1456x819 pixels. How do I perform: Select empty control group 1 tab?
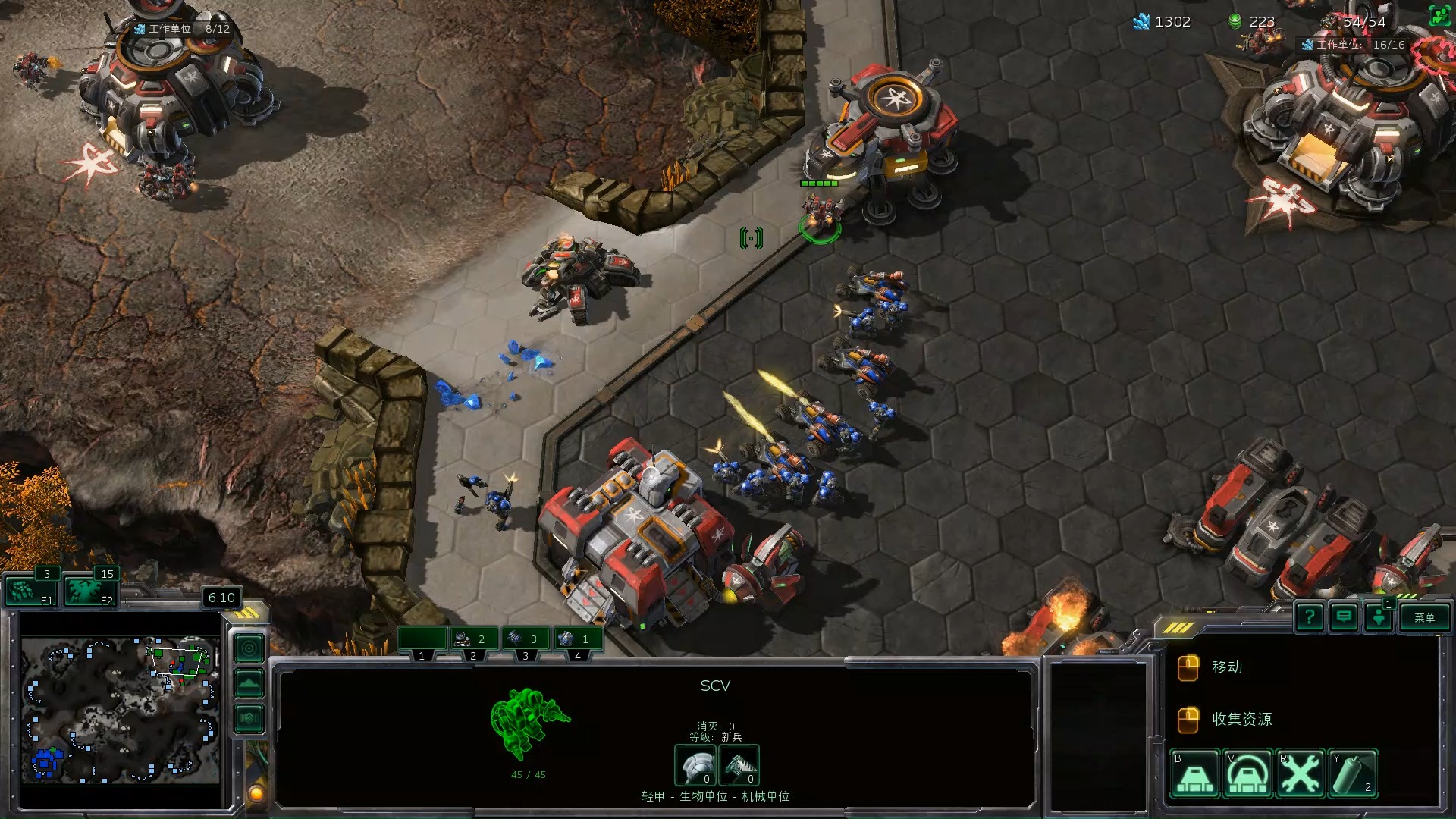[422, 641]
